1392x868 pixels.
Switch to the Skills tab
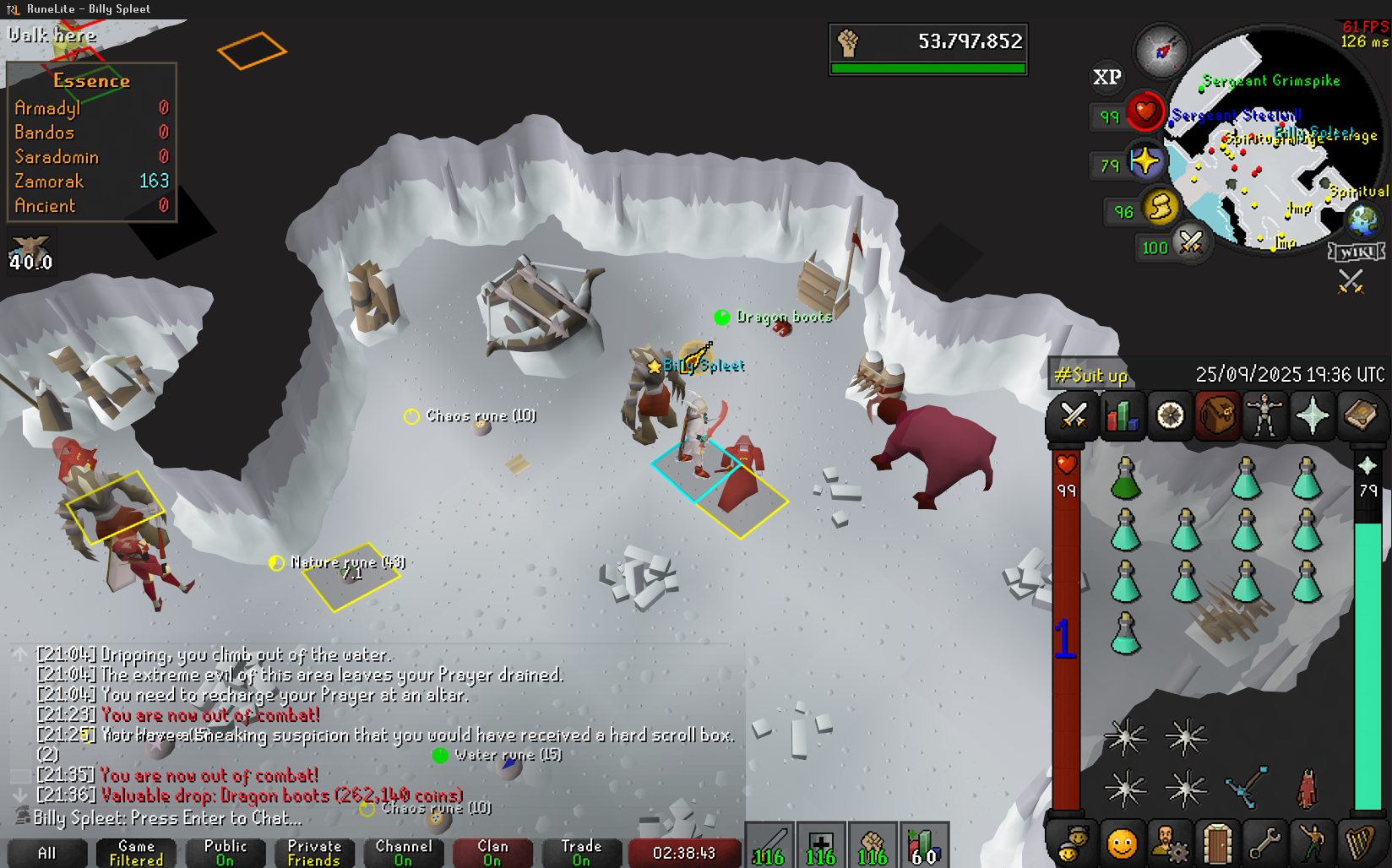(x=1122, y=415)
